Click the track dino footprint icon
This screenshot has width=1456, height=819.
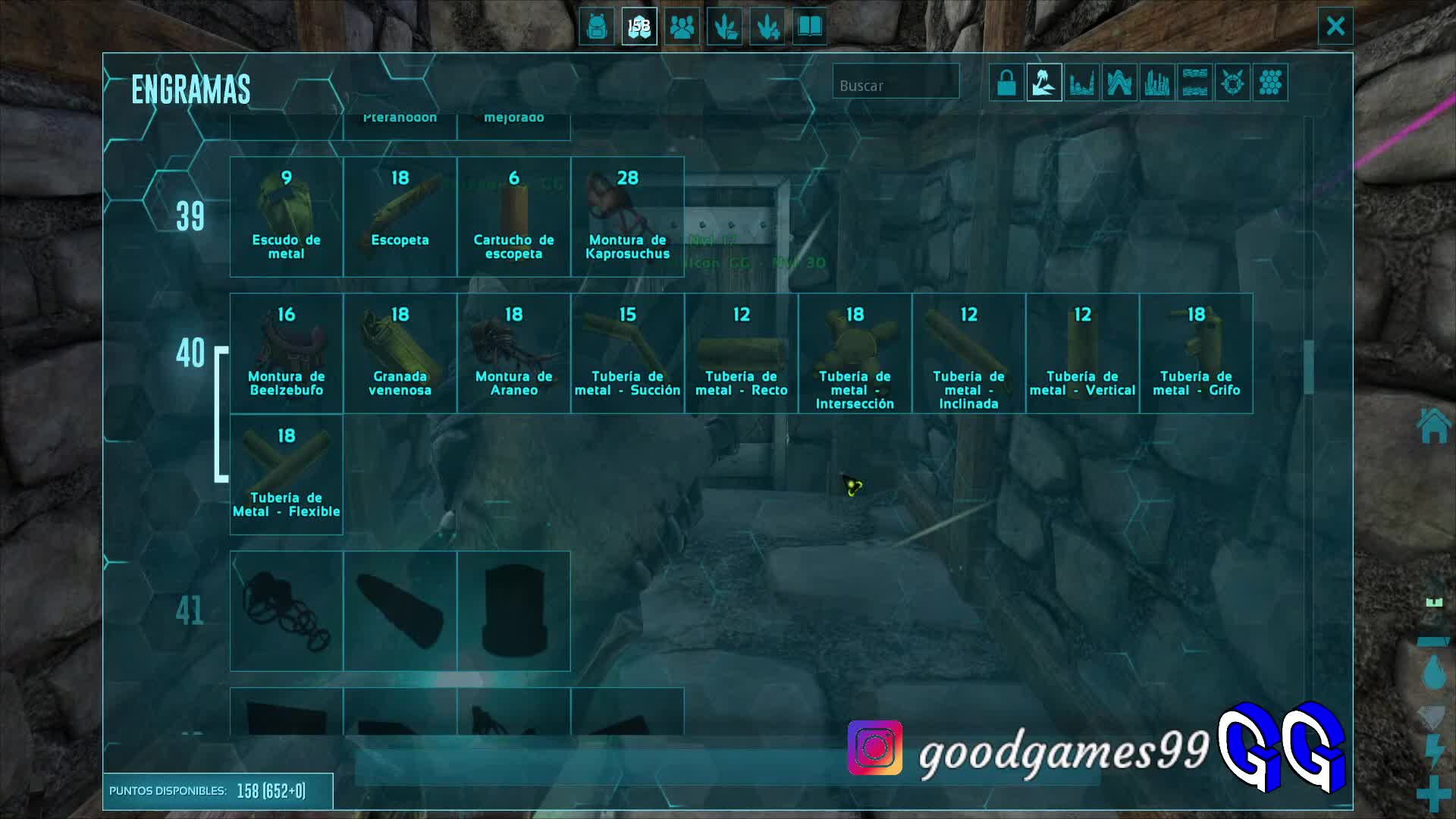tap(724, 27)
